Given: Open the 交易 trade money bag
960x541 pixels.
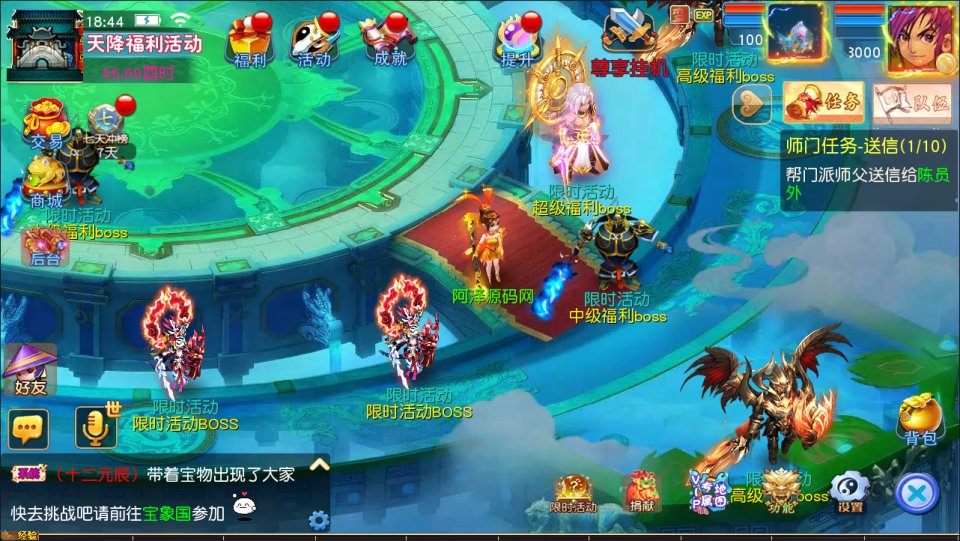Looking at the screenshot, I should (x=45, y=122).
